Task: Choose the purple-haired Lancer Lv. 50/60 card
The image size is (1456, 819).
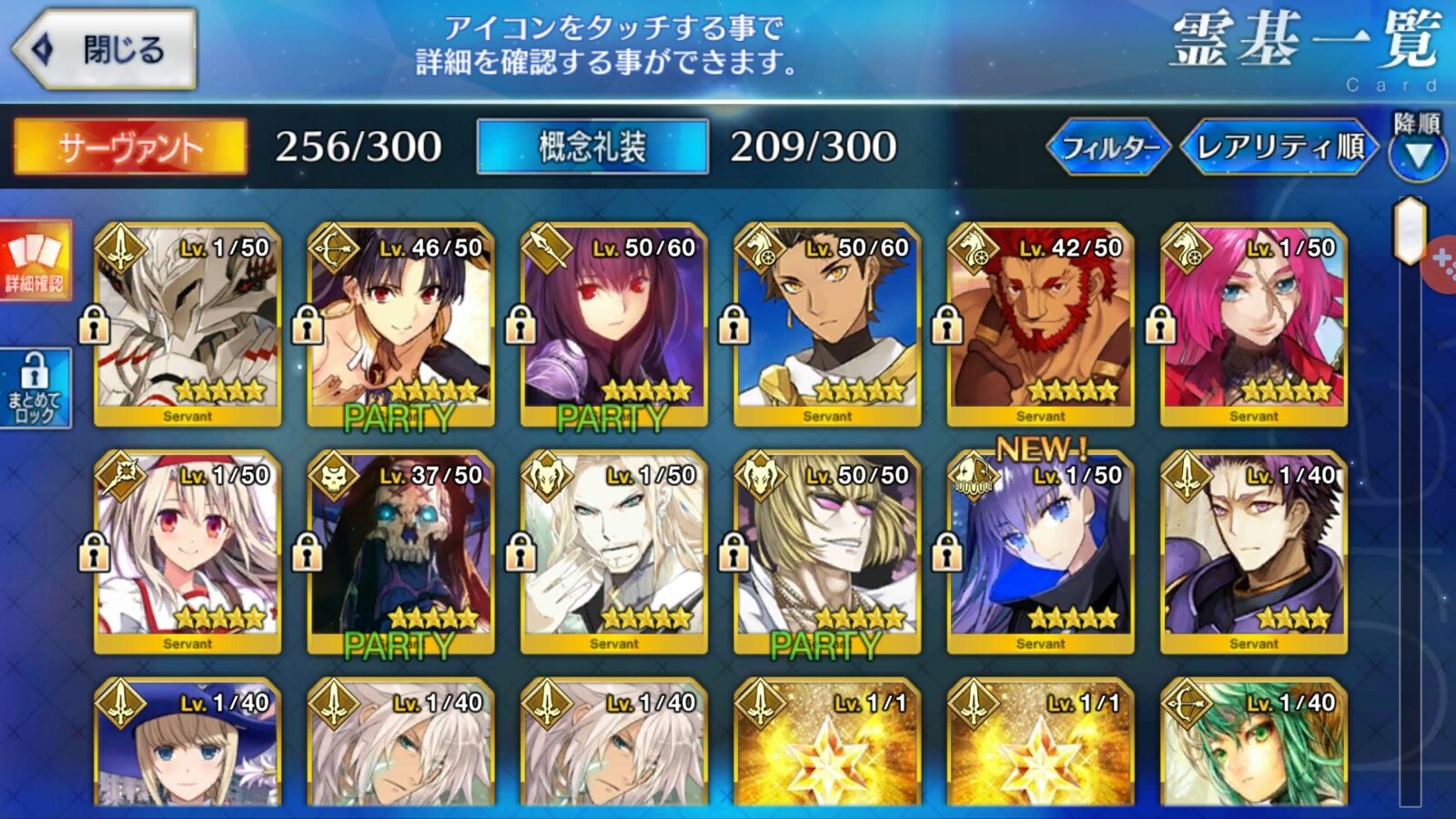Action: 614,325
